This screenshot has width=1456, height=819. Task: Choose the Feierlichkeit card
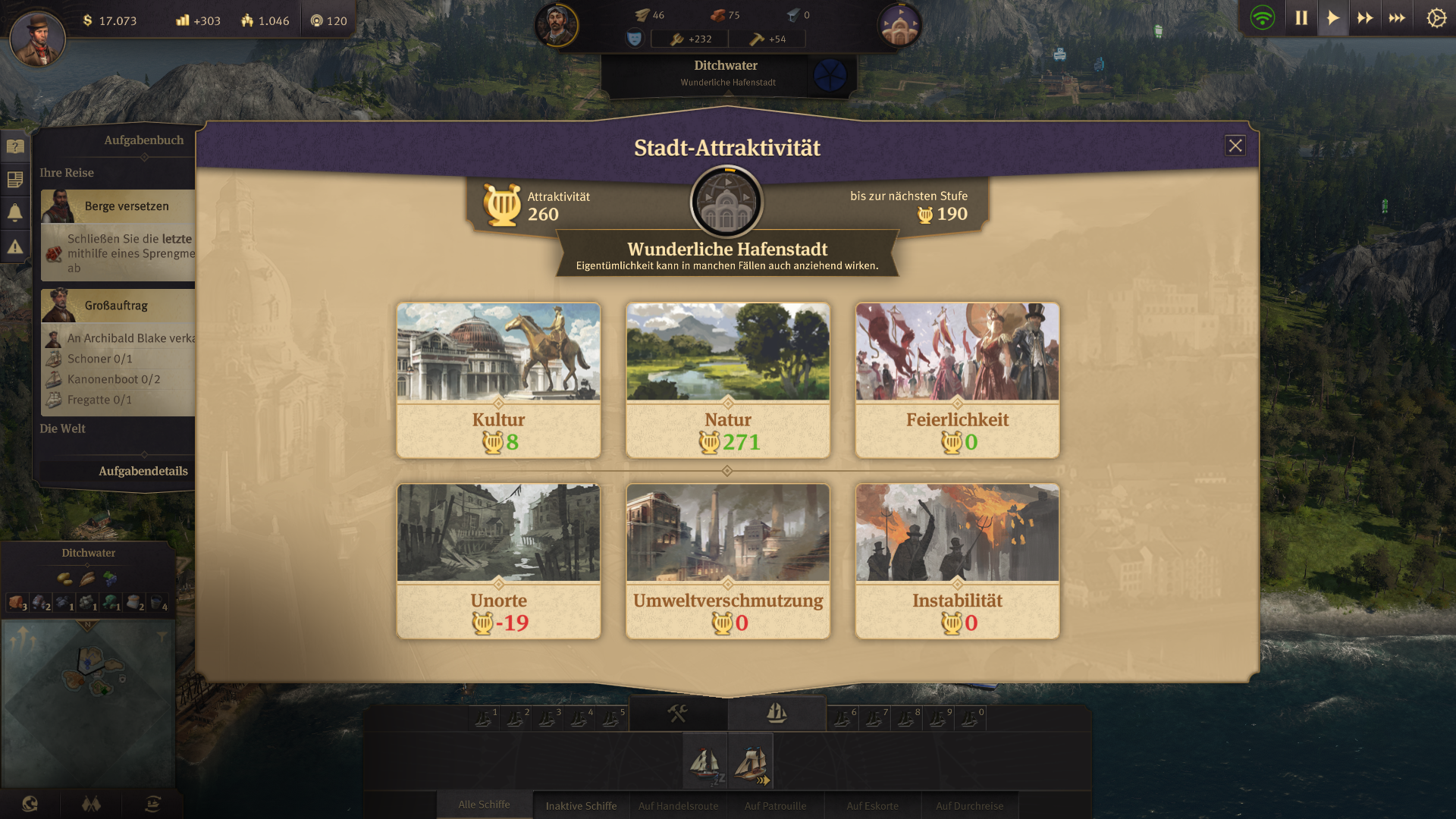(x=957, y=380)
